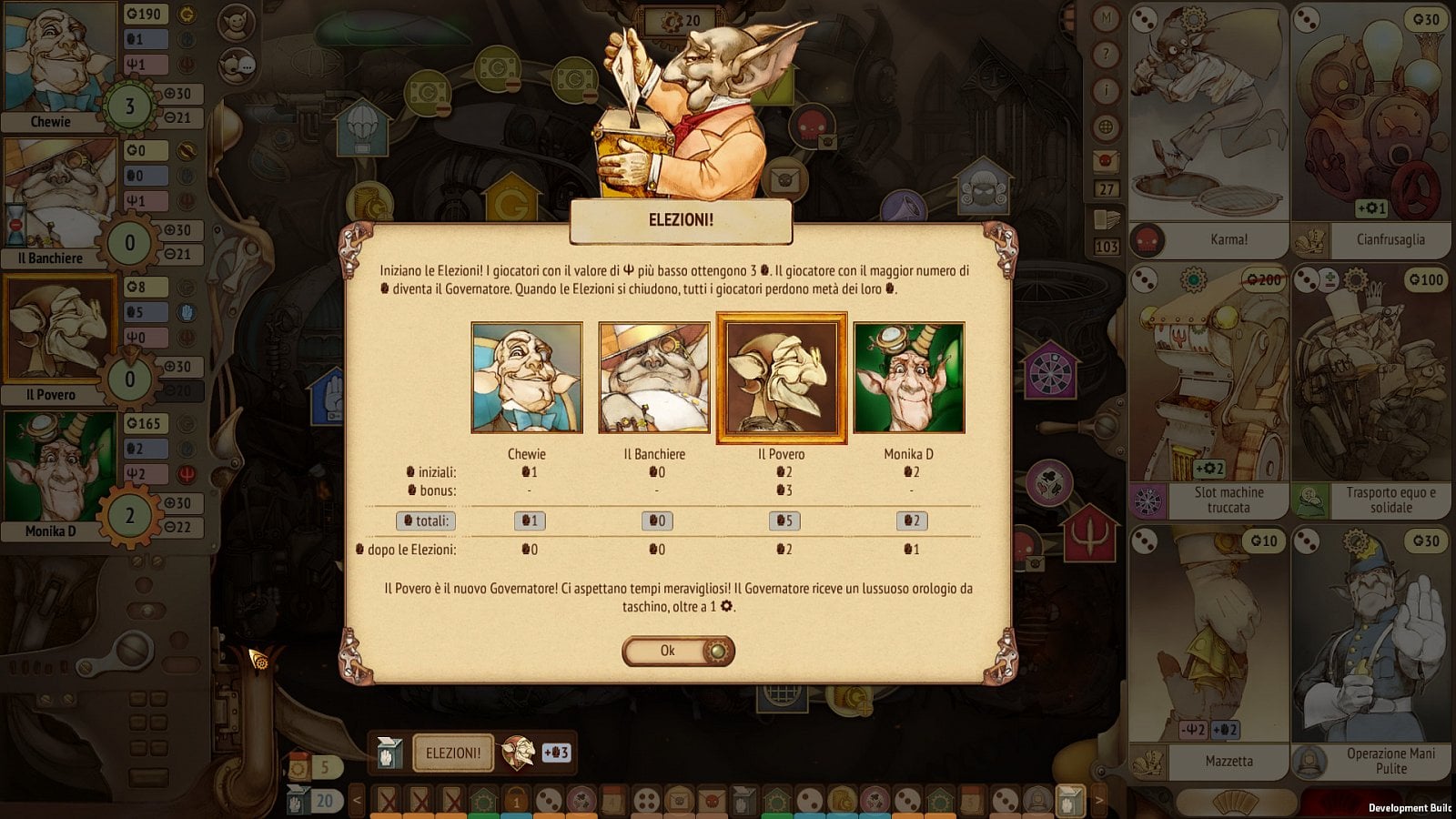Click the ELEZIONI! label at the bottom

(x=452, y=753)
